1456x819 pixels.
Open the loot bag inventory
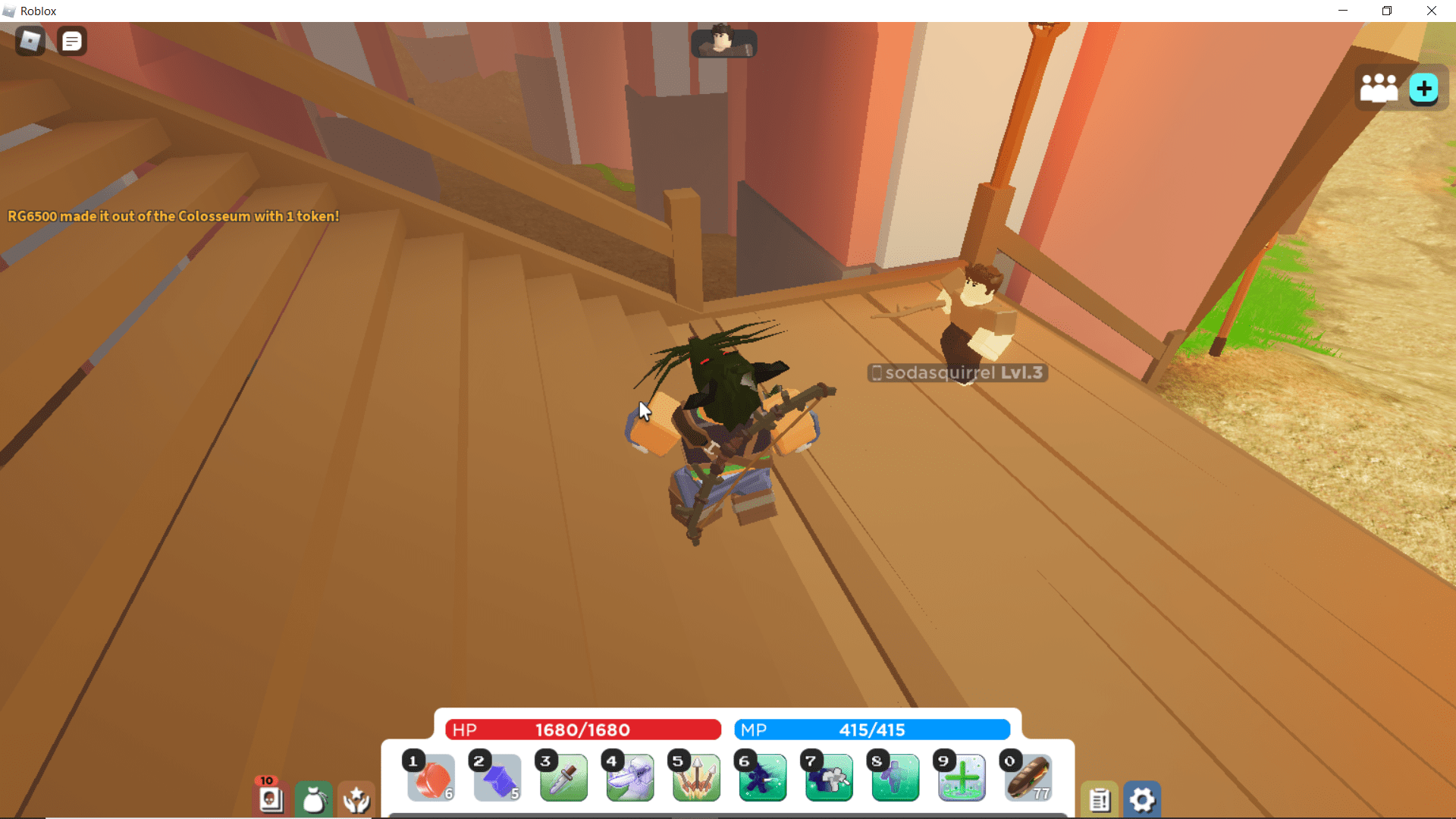tap(314, 799)
